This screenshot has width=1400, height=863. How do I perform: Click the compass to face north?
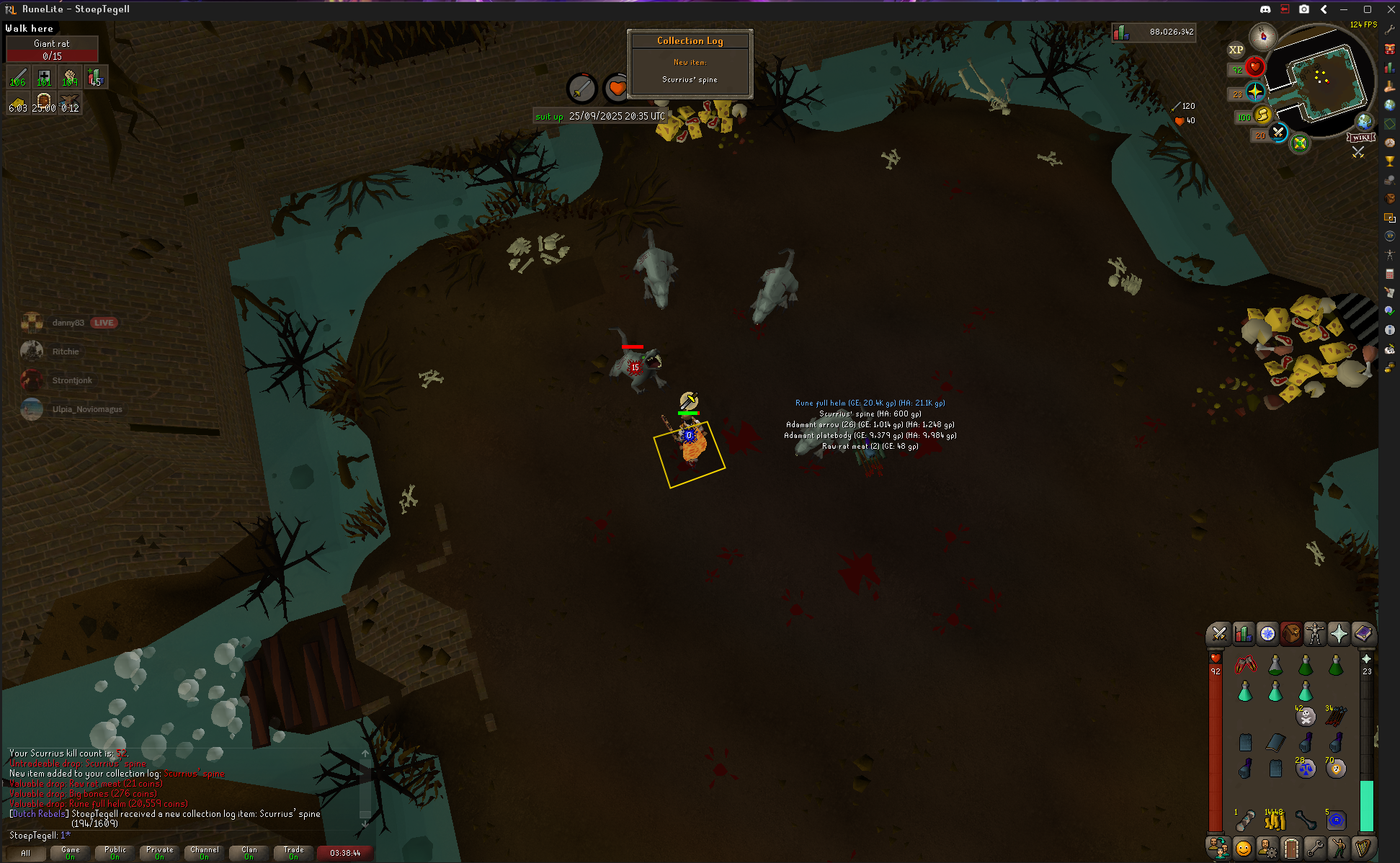1263,35
